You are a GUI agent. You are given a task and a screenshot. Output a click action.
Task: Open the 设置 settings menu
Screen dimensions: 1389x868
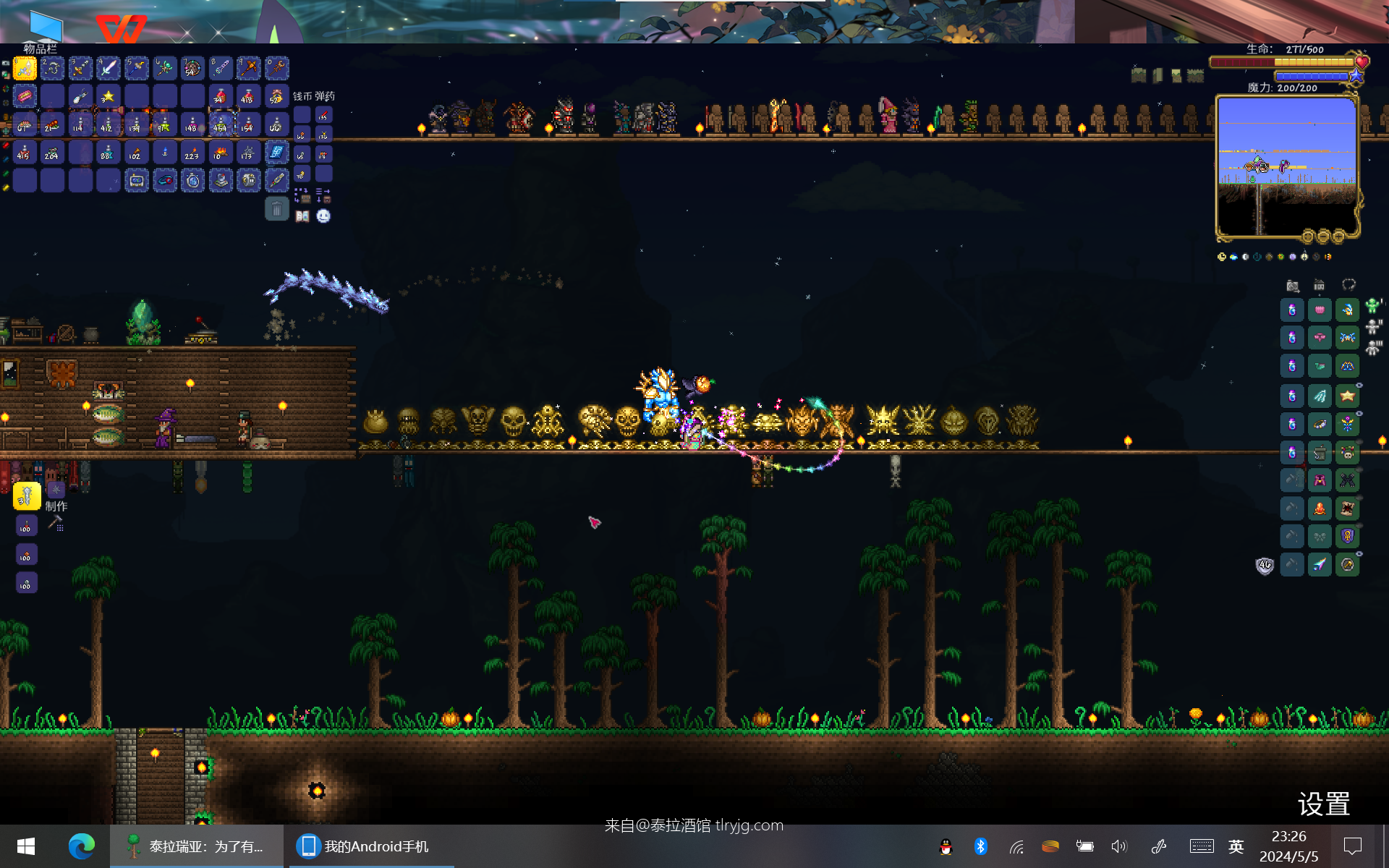tap(1323, 804)
